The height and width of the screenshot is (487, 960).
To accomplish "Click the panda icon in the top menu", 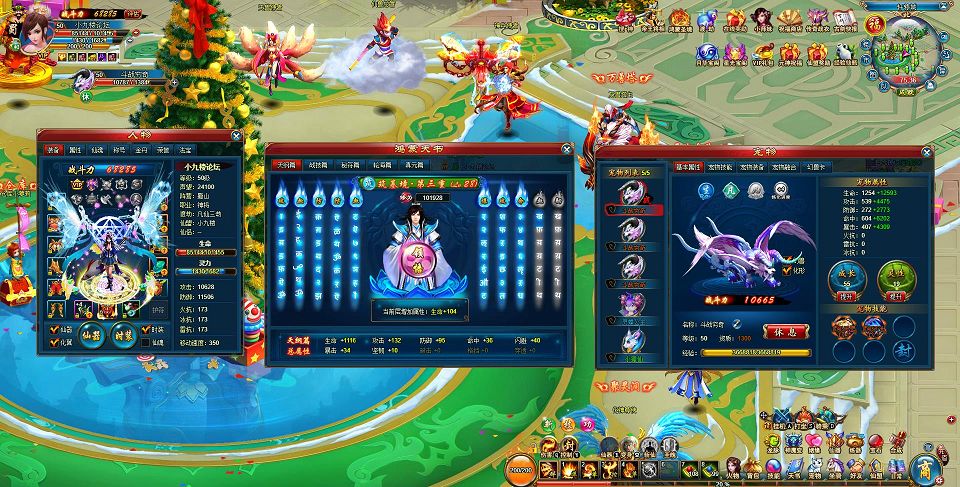I will pyautogui.click(x=846, y=49).
